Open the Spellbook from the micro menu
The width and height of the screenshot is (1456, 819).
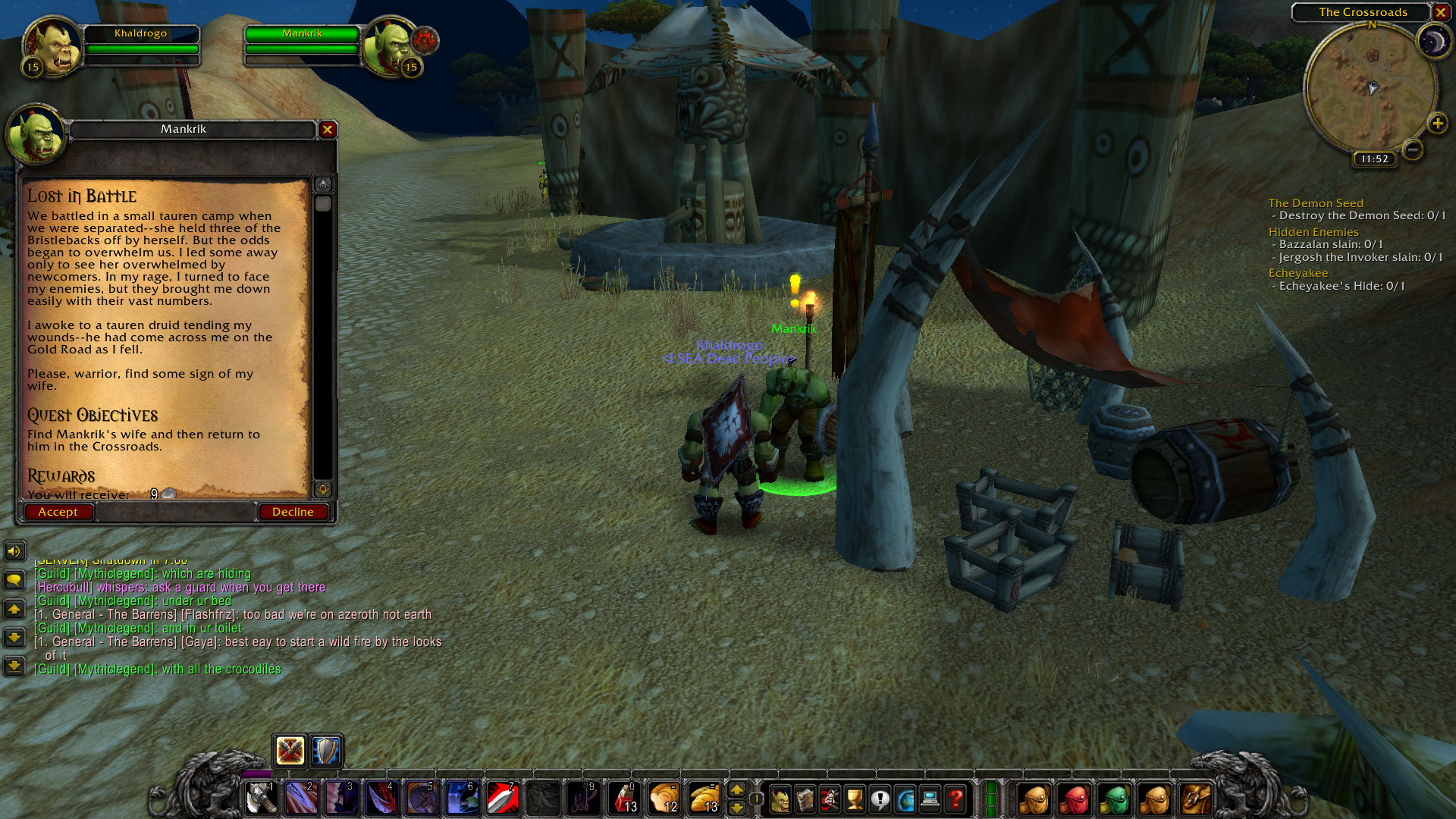(x=805, y=799)
